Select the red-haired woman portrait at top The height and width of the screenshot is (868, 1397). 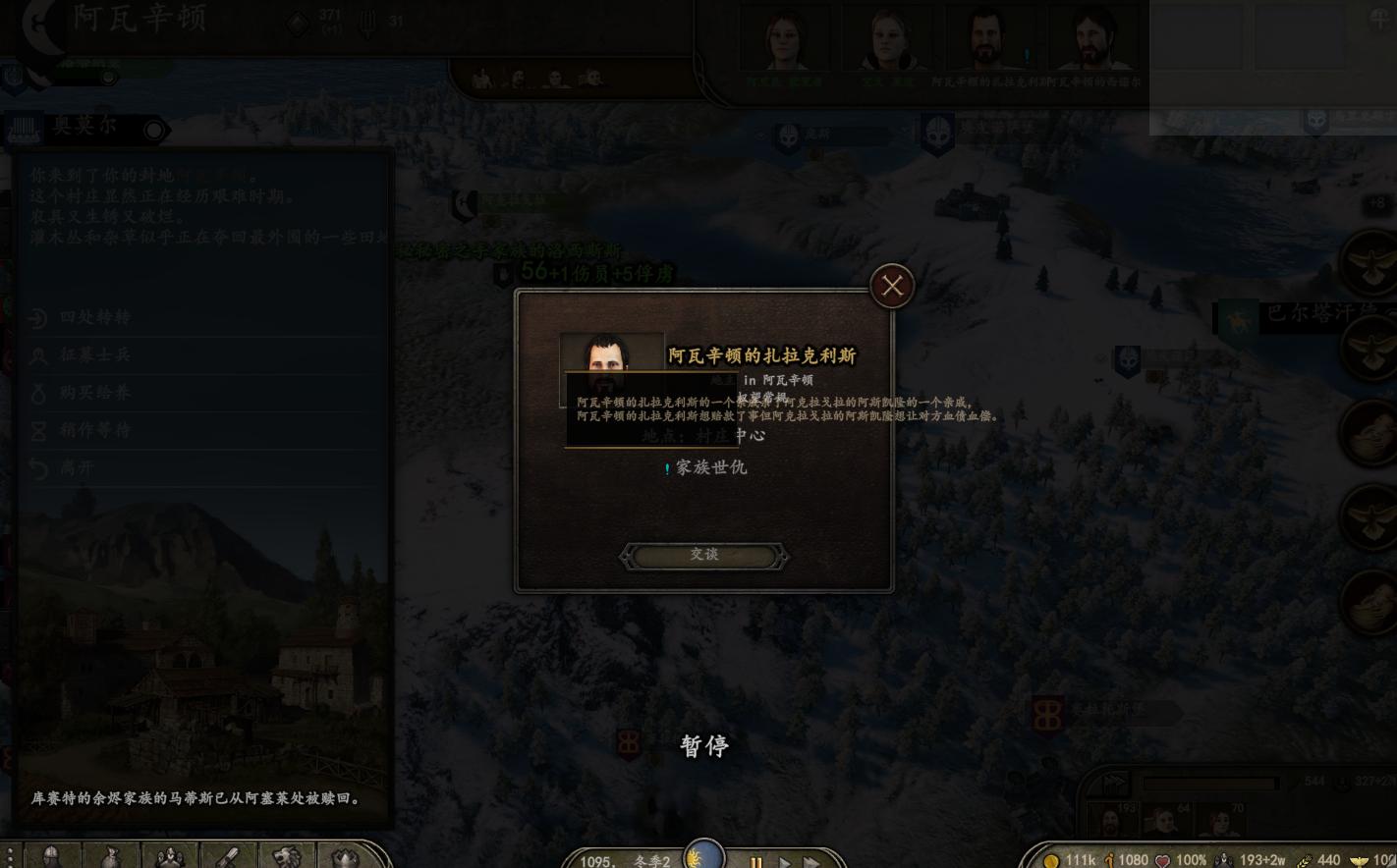point(785,41)
